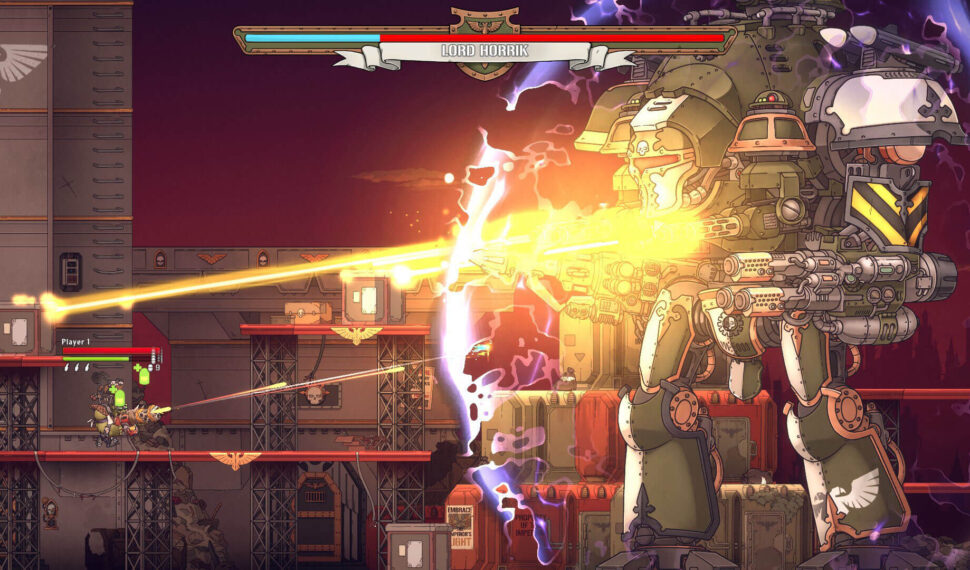Select the Player 1 name label

click(x=77, y=342)
